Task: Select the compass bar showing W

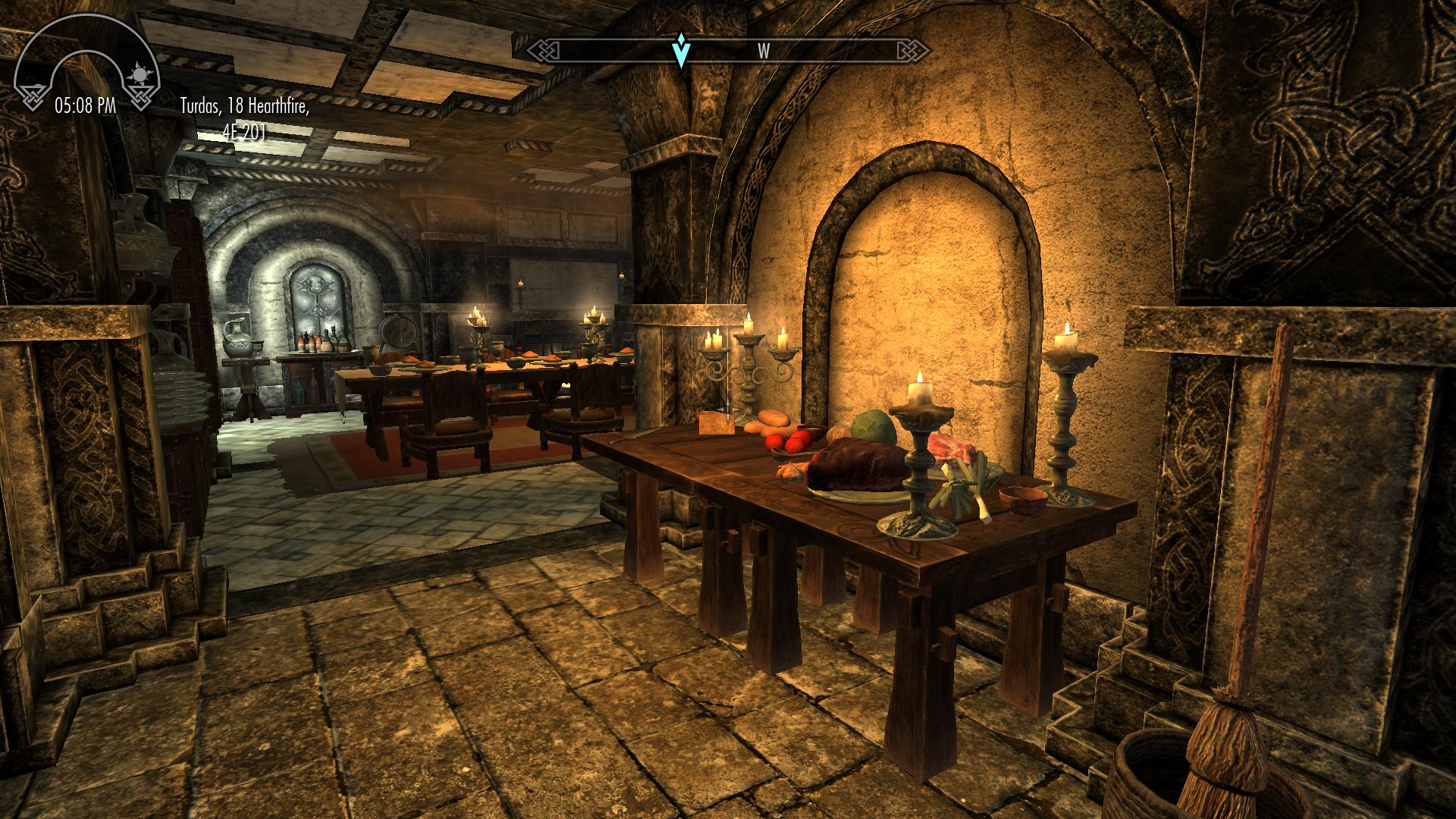Action: point(728,51)
